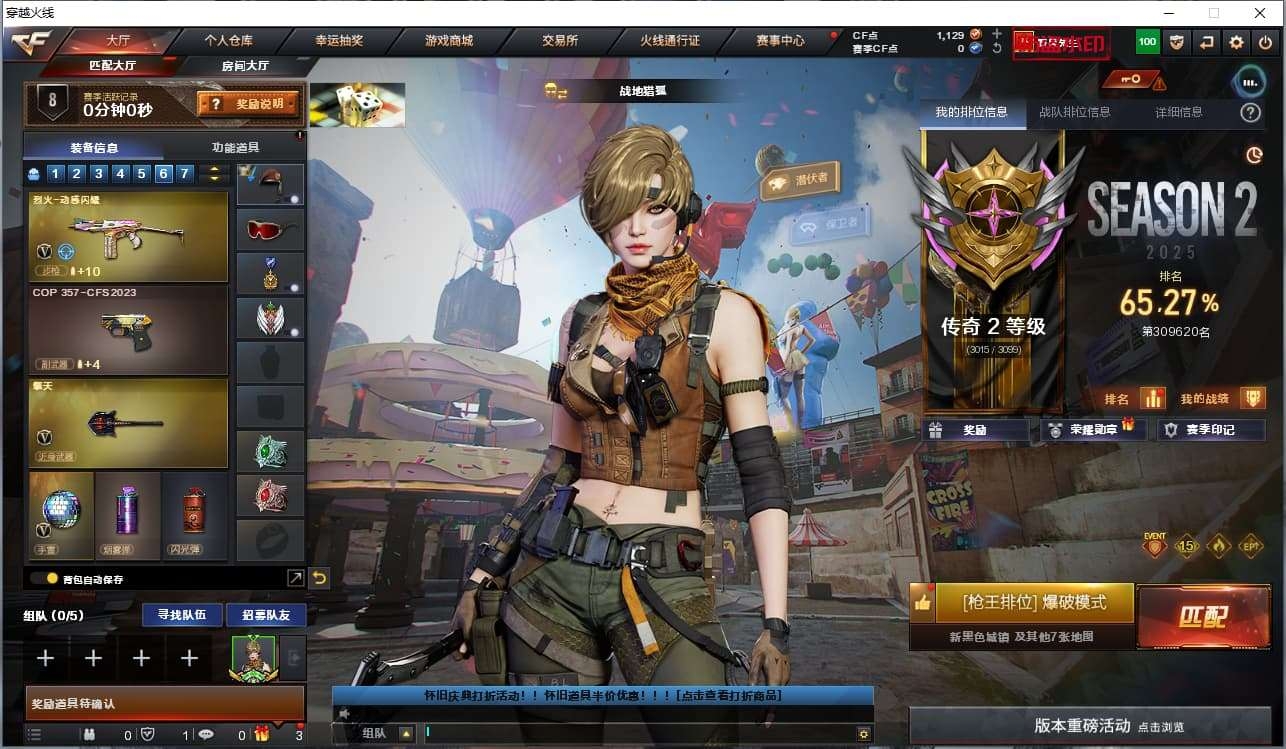
Task: Select the COP 357-CFS2023 pistol slot
Action: pyautogui.click(x=128, y=330)
